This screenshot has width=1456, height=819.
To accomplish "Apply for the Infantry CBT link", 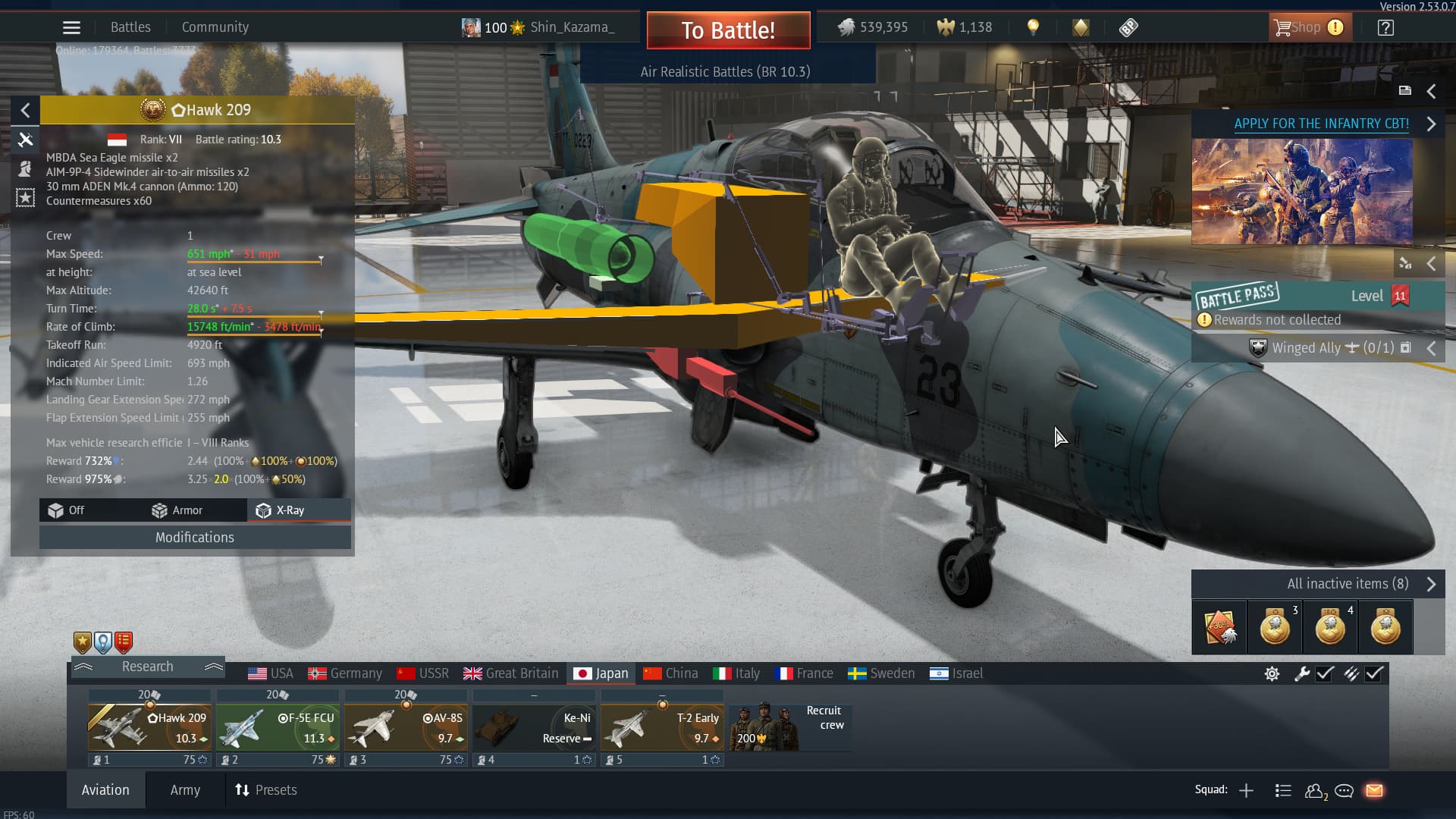I will click(1321, 124).
